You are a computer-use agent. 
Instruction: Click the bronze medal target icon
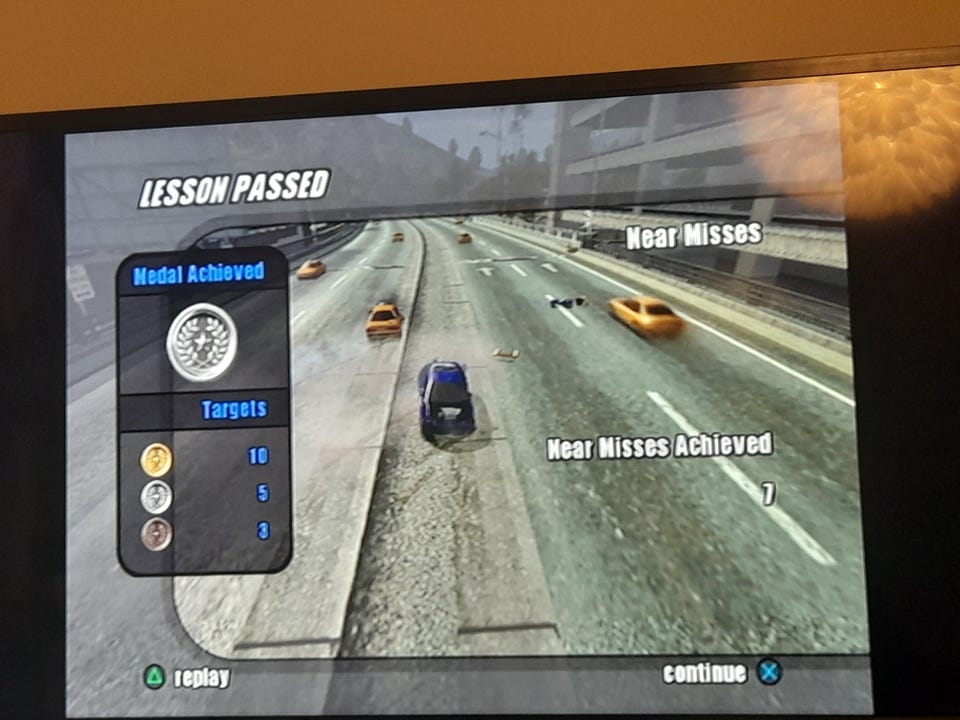156,533
